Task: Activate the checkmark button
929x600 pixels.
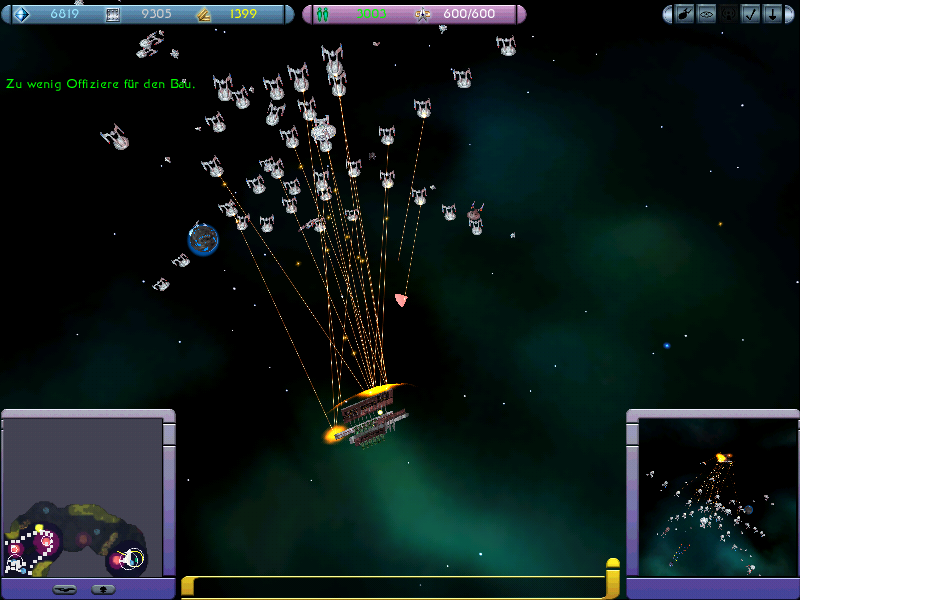Action: coord(751,14)
